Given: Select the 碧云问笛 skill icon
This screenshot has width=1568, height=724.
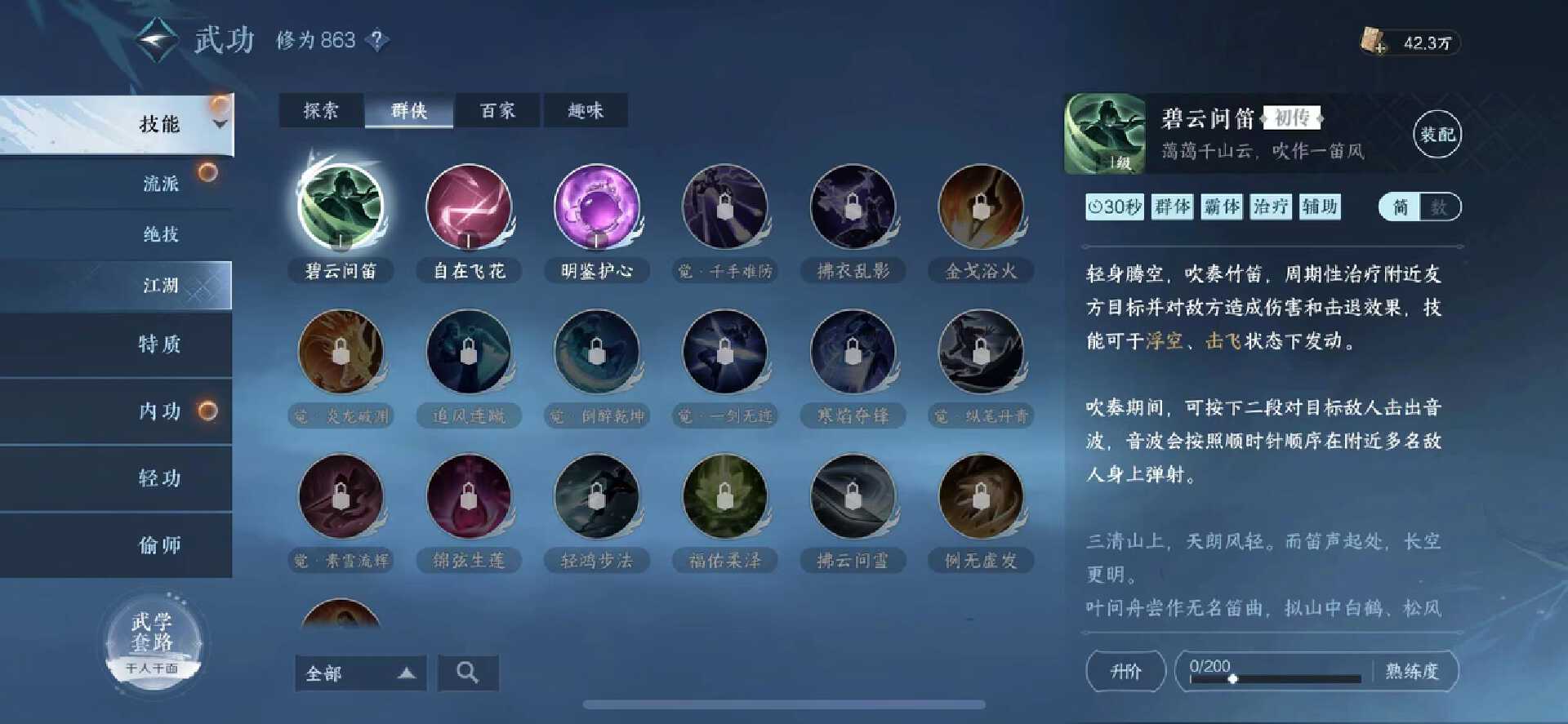Looking at the screenshot, I should (x=343, y=208).
